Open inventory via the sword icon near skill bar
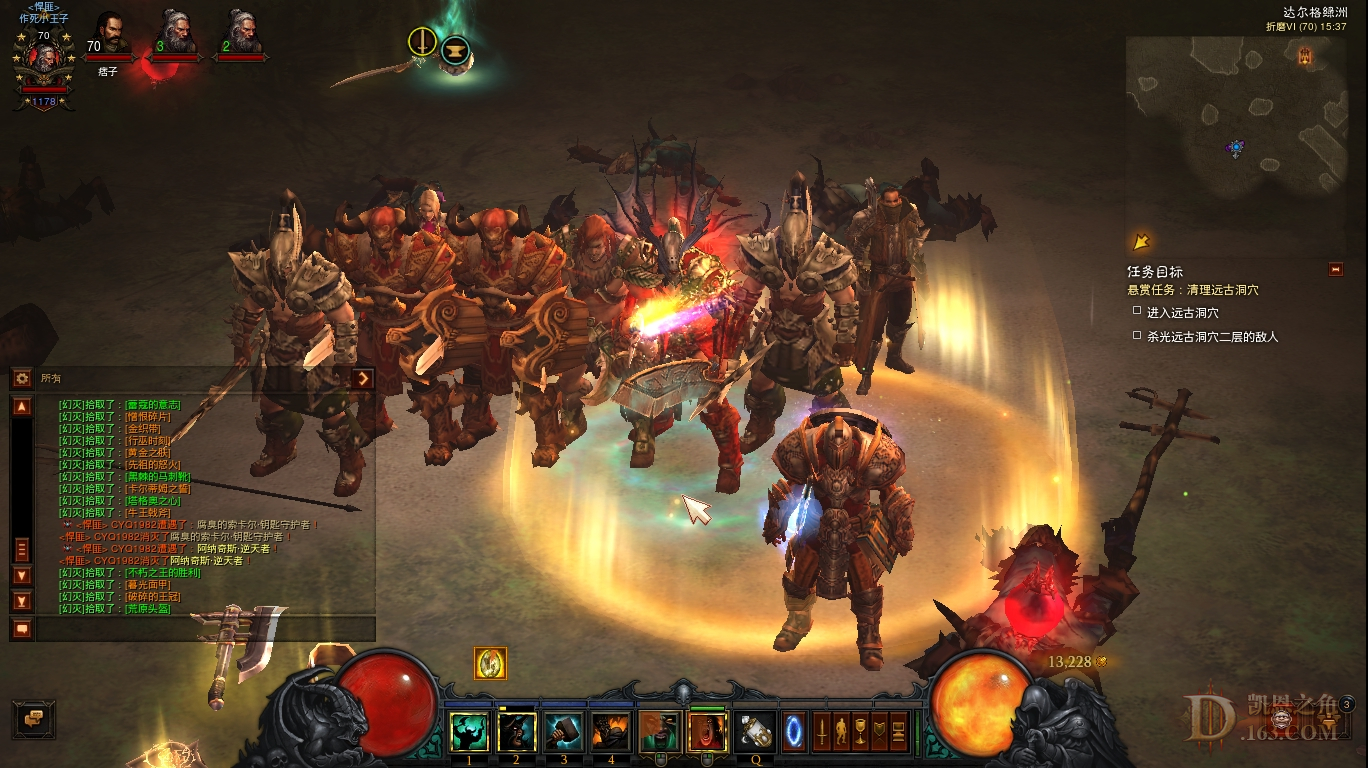1368x768 pixels. pos(820,733)
